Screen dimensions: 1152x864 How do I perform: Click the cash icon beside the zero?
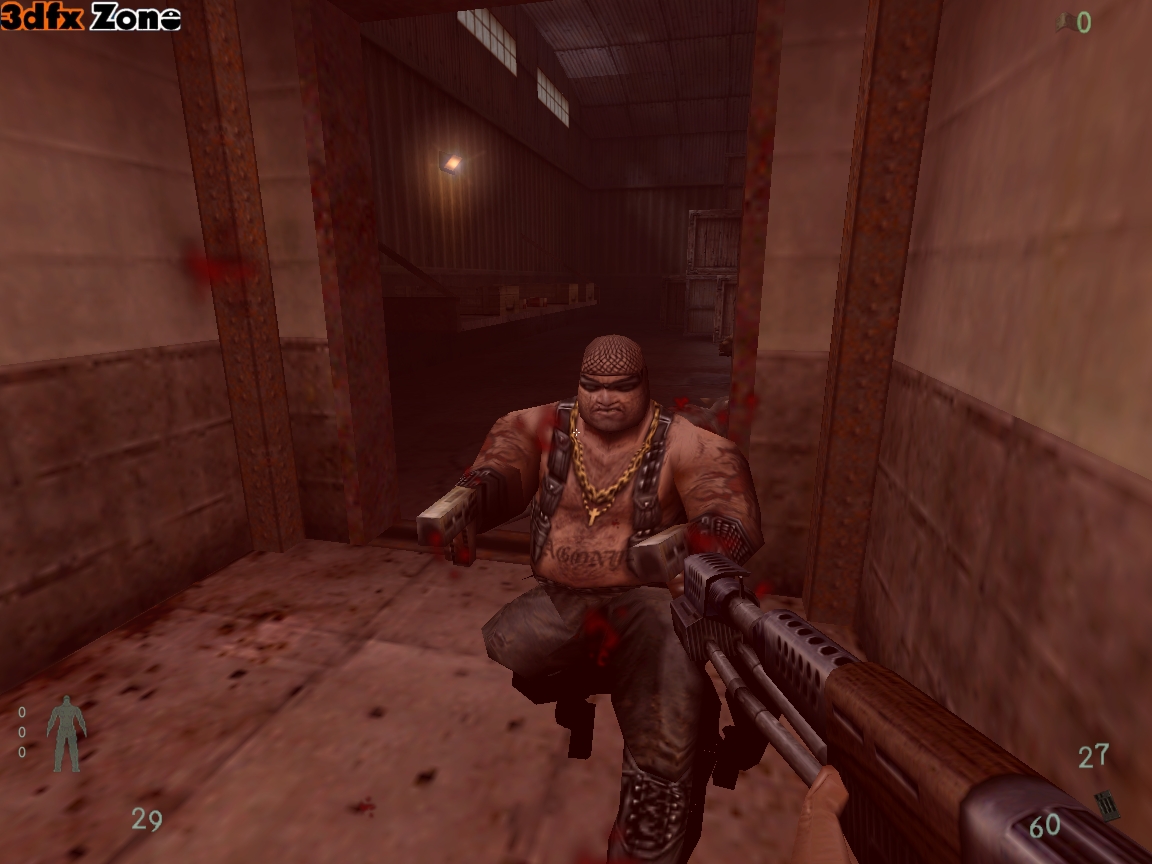[x=1066, y=22]
